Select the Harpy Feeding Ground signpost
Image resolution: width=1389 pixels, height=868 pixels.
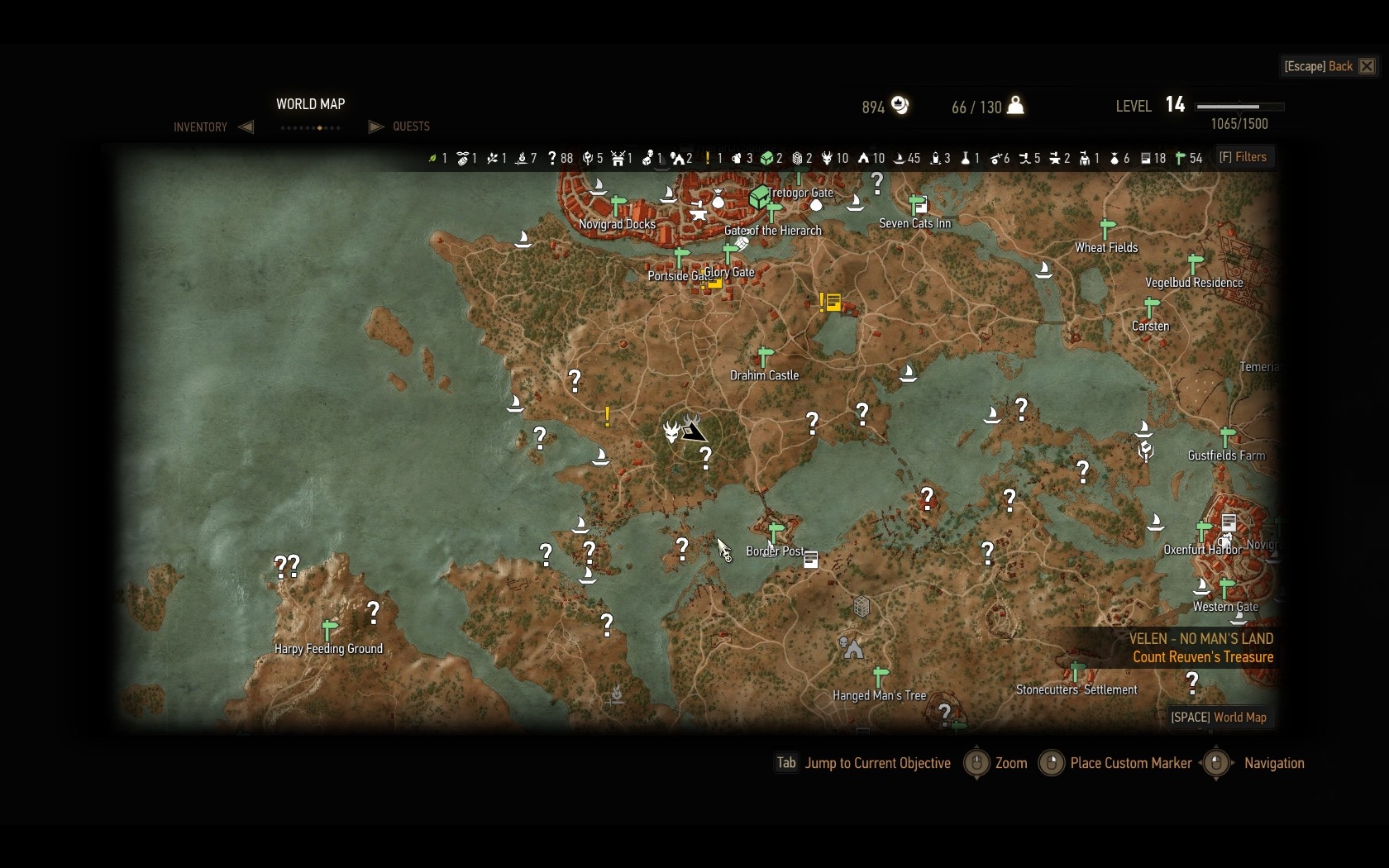[329, 629]
